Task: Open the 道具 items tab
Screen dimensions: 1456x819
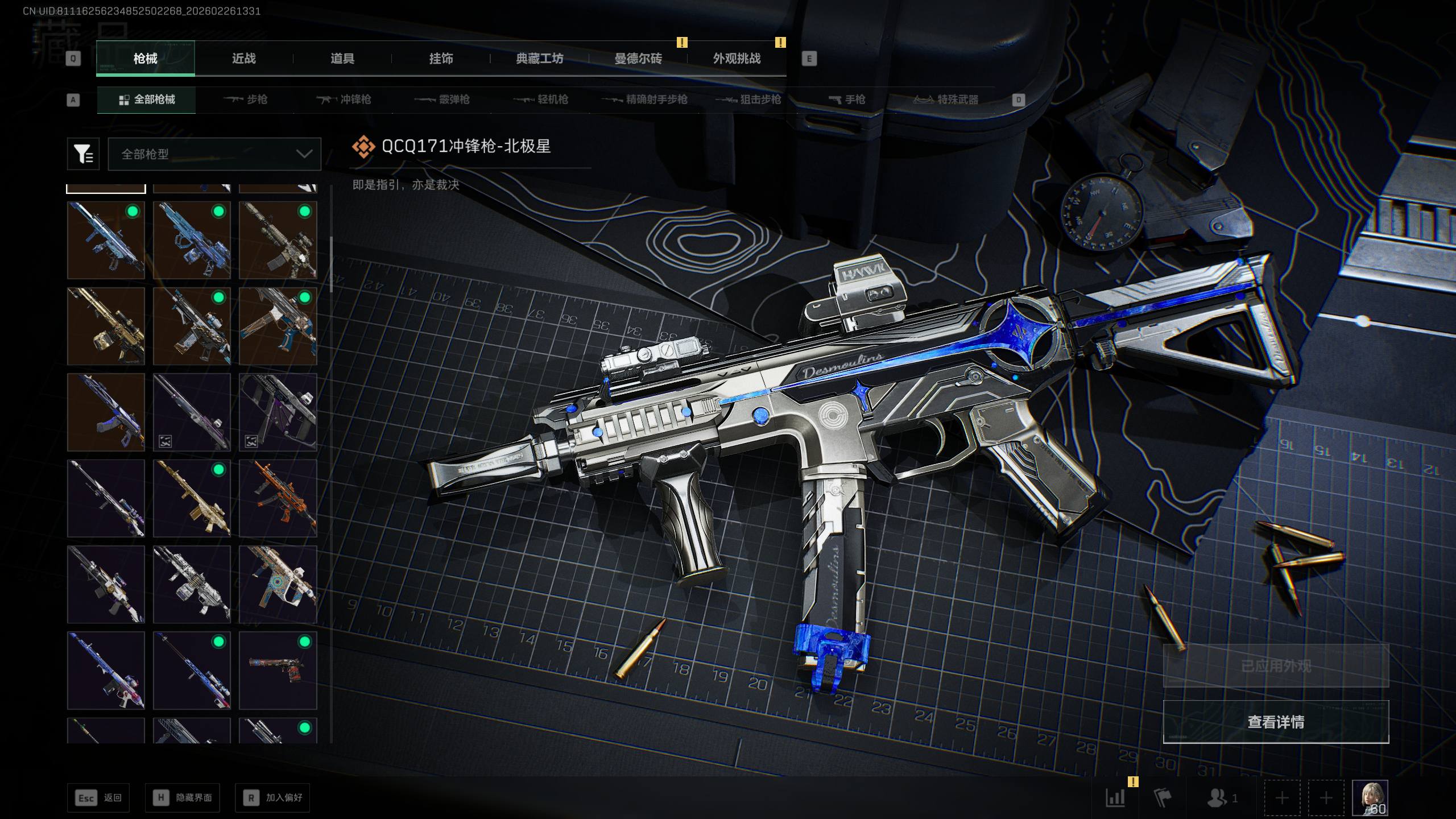Action: pos(342,59)
